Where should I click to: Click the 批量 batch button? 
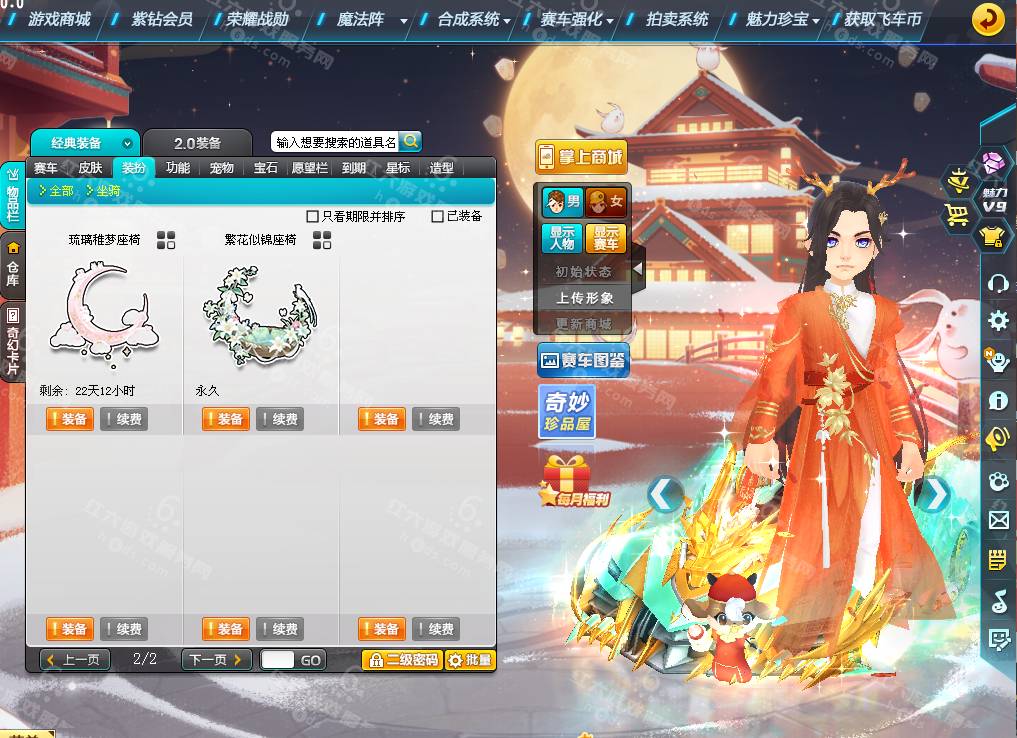[470, 660]
